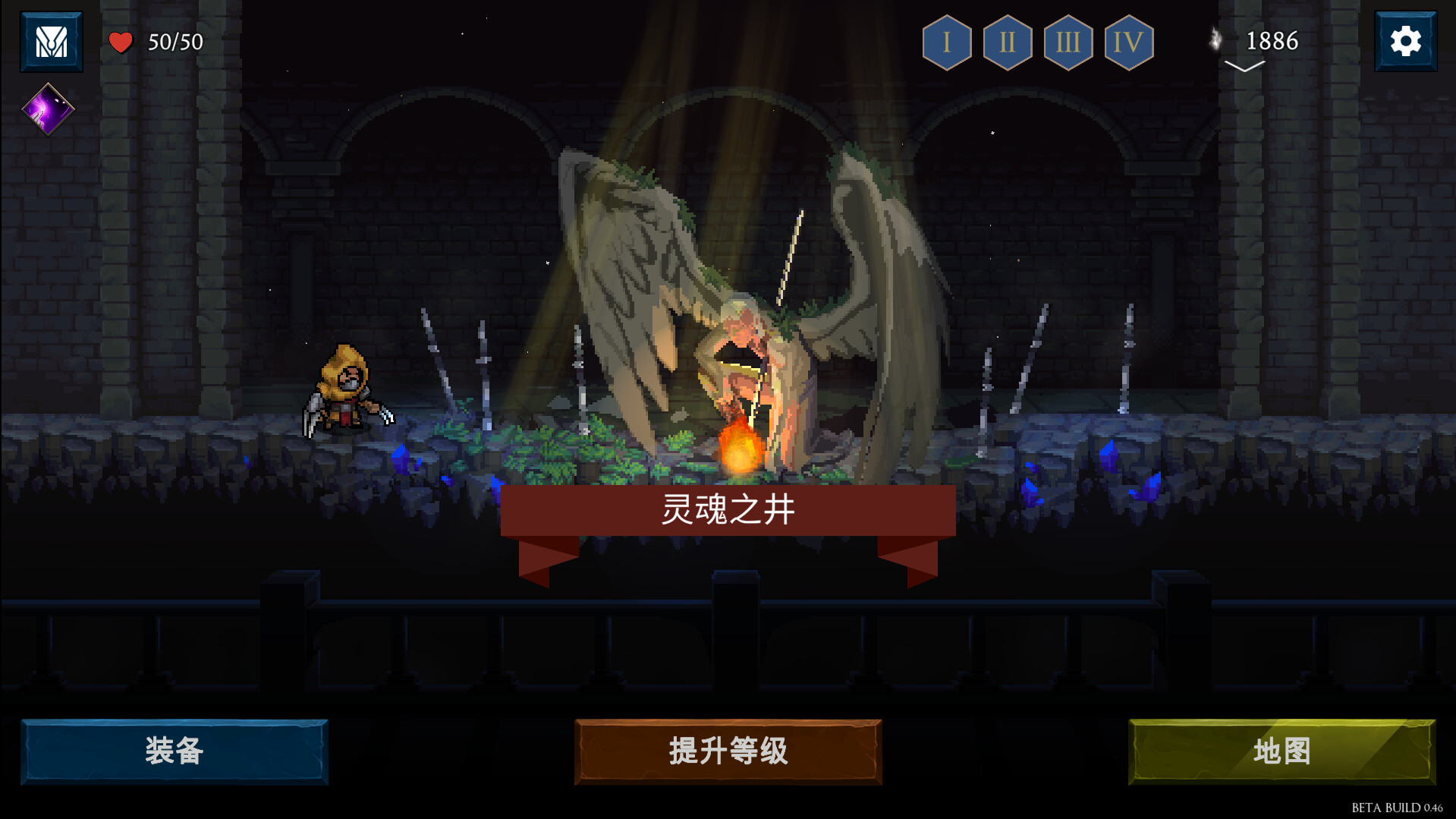The height and width of the screenshot is (819, 1456).
Task: Switch to chapter "II" hexagon tab
Action: coord(1007,43)
